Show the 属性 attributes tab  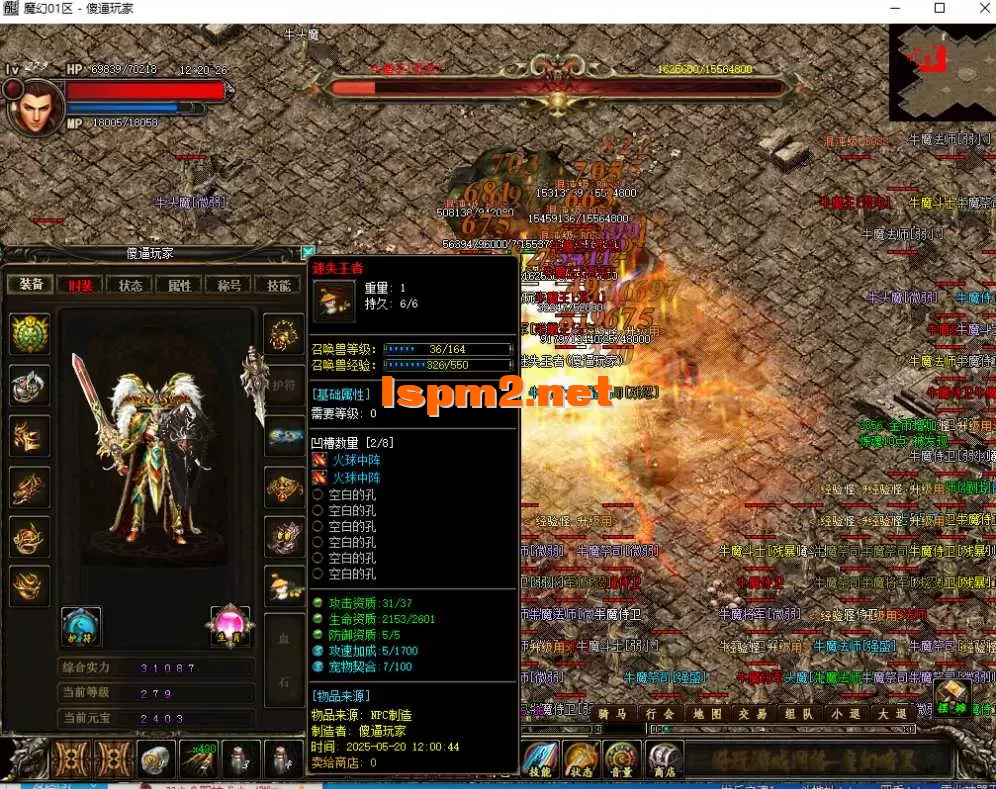pos(179,285)
